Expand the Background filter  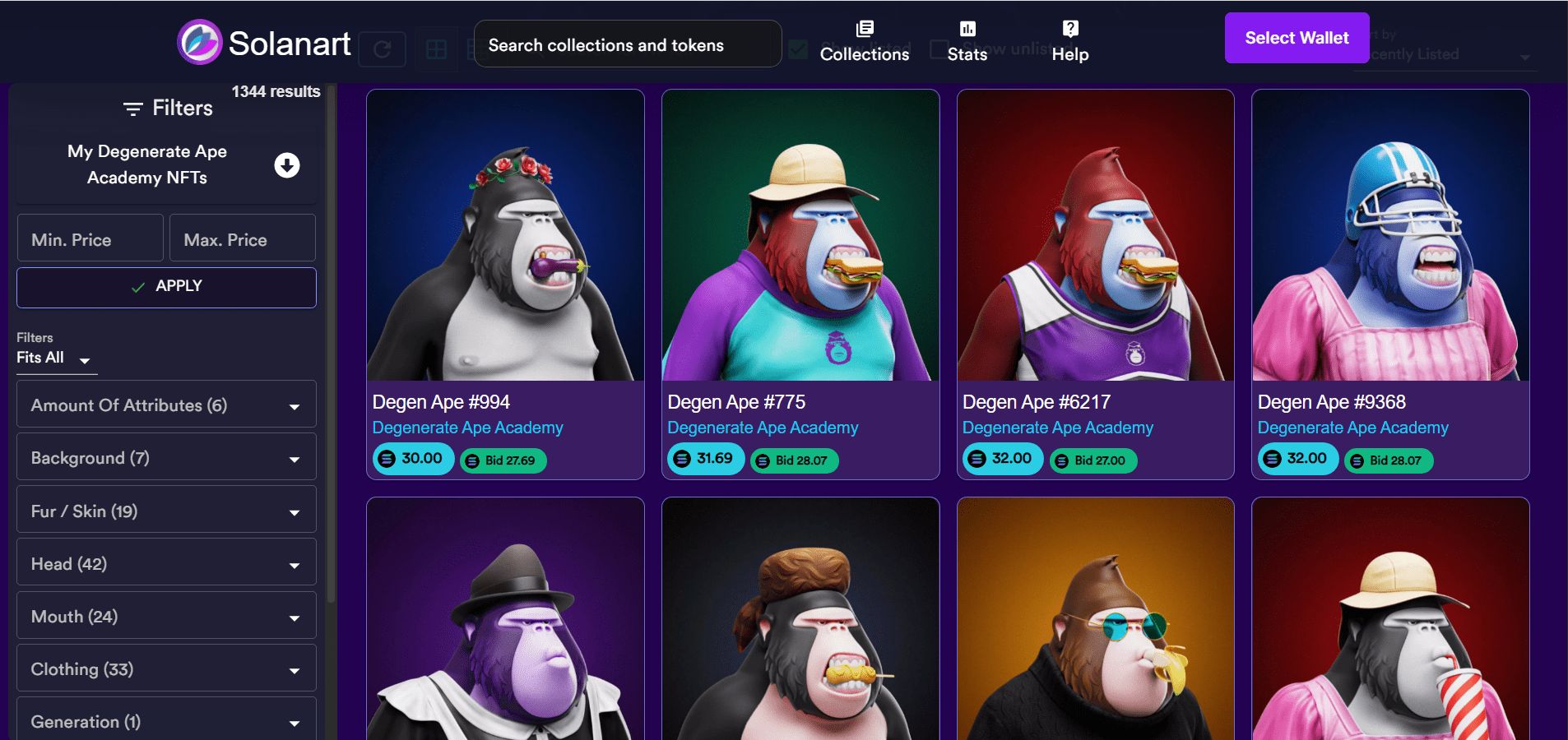pyautogui.click(x=166, y=457)
